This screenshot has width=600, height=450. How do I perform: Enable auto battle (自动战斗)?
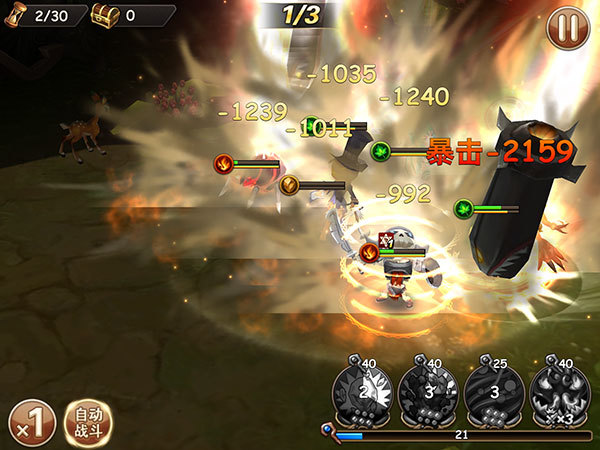click(88, 421)
